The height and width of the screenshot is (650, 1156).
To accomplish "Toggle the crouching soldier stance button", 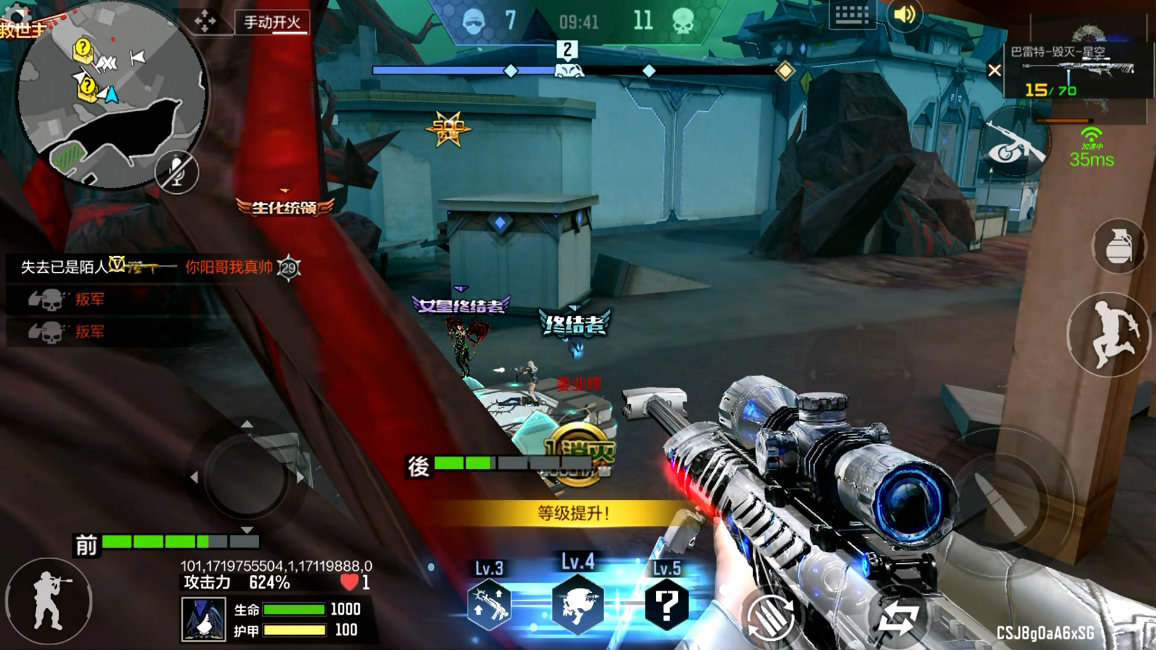I will coord(47,601).
